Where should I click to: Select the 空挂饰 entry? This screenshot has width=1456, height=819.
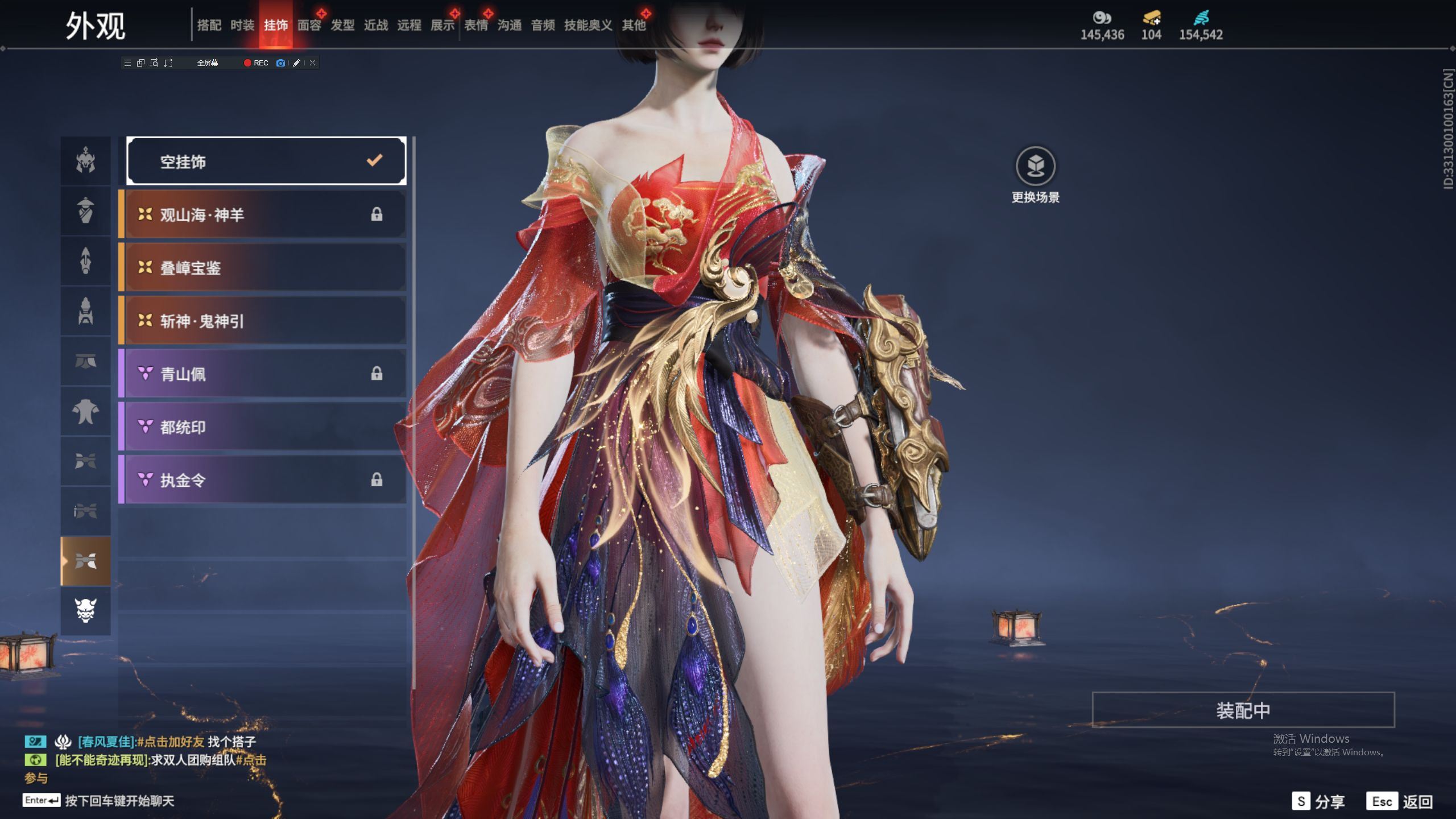point(266,162)
